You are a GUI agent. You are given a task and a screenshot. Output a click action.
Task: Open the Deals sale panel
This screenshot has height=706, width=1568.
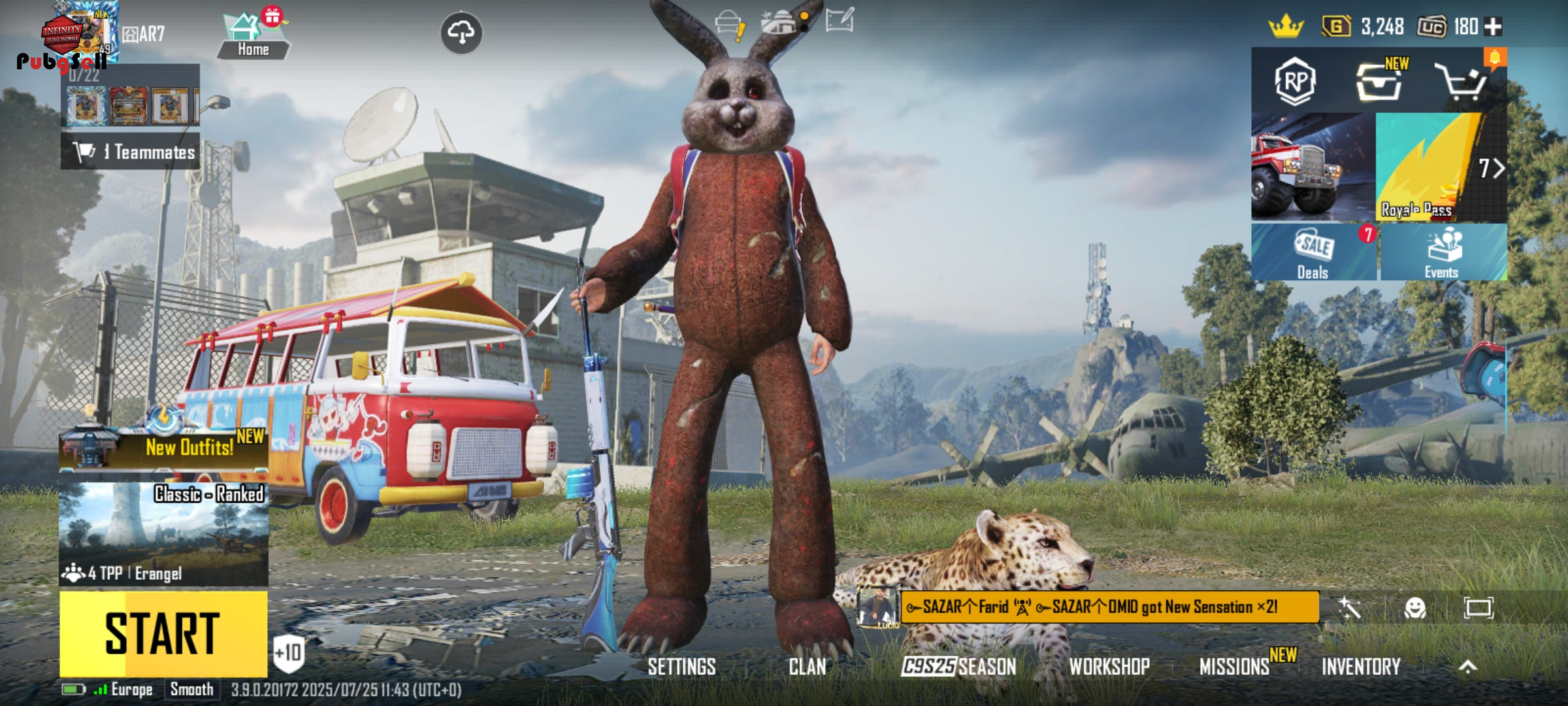(1313, 253)
